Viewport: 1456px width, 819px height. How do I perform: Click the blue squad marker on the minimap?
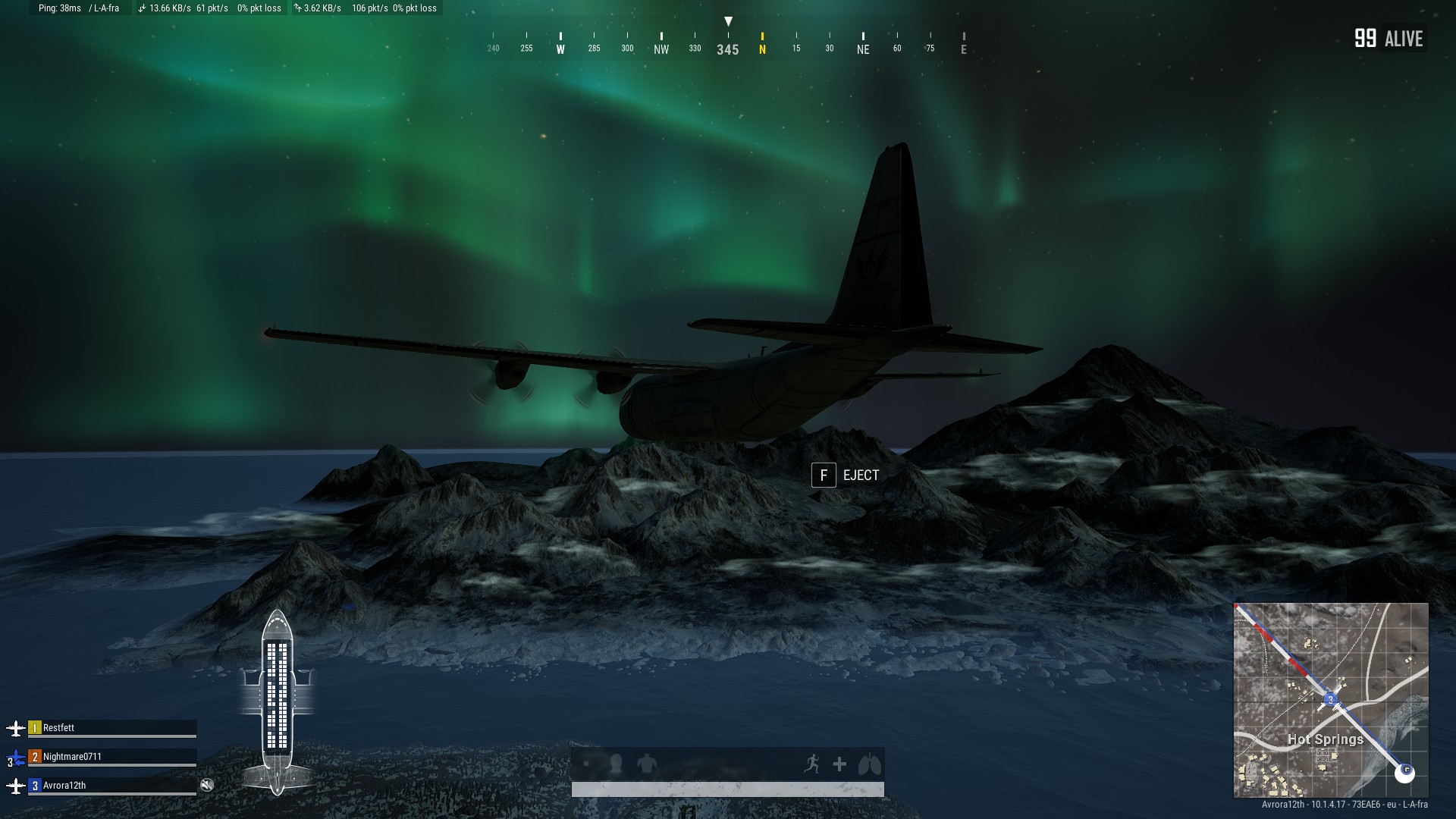[x=1330, y=699]
